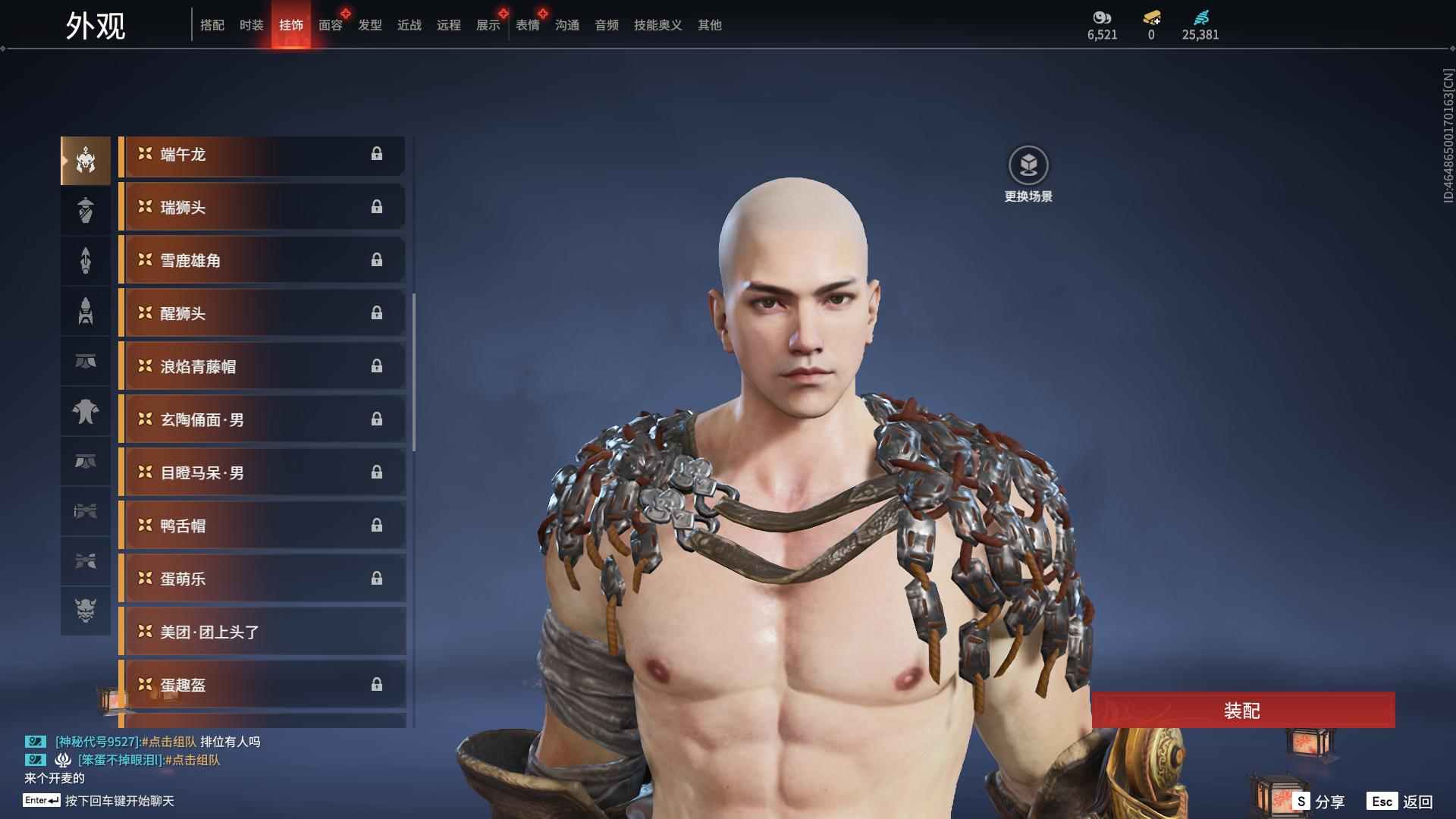Open the 技能奥义 tab
The height and width of the screenshot is (819, 1456).
[x=657, y=25]
